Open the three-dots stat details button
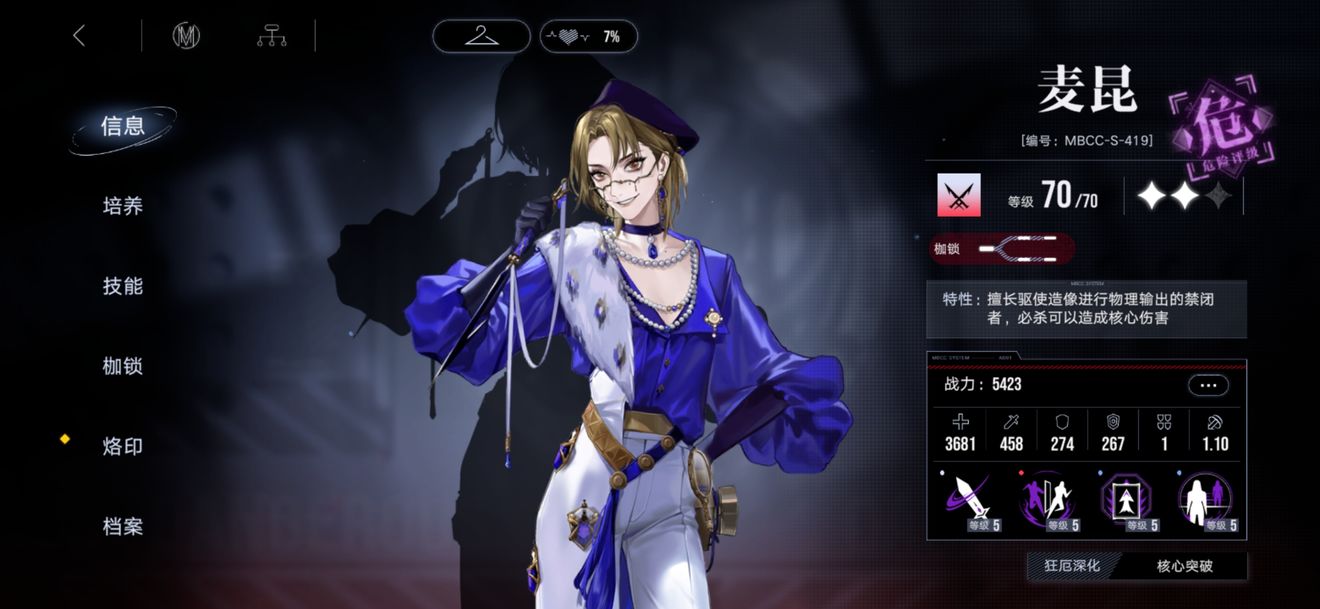 click(1208, 385)
